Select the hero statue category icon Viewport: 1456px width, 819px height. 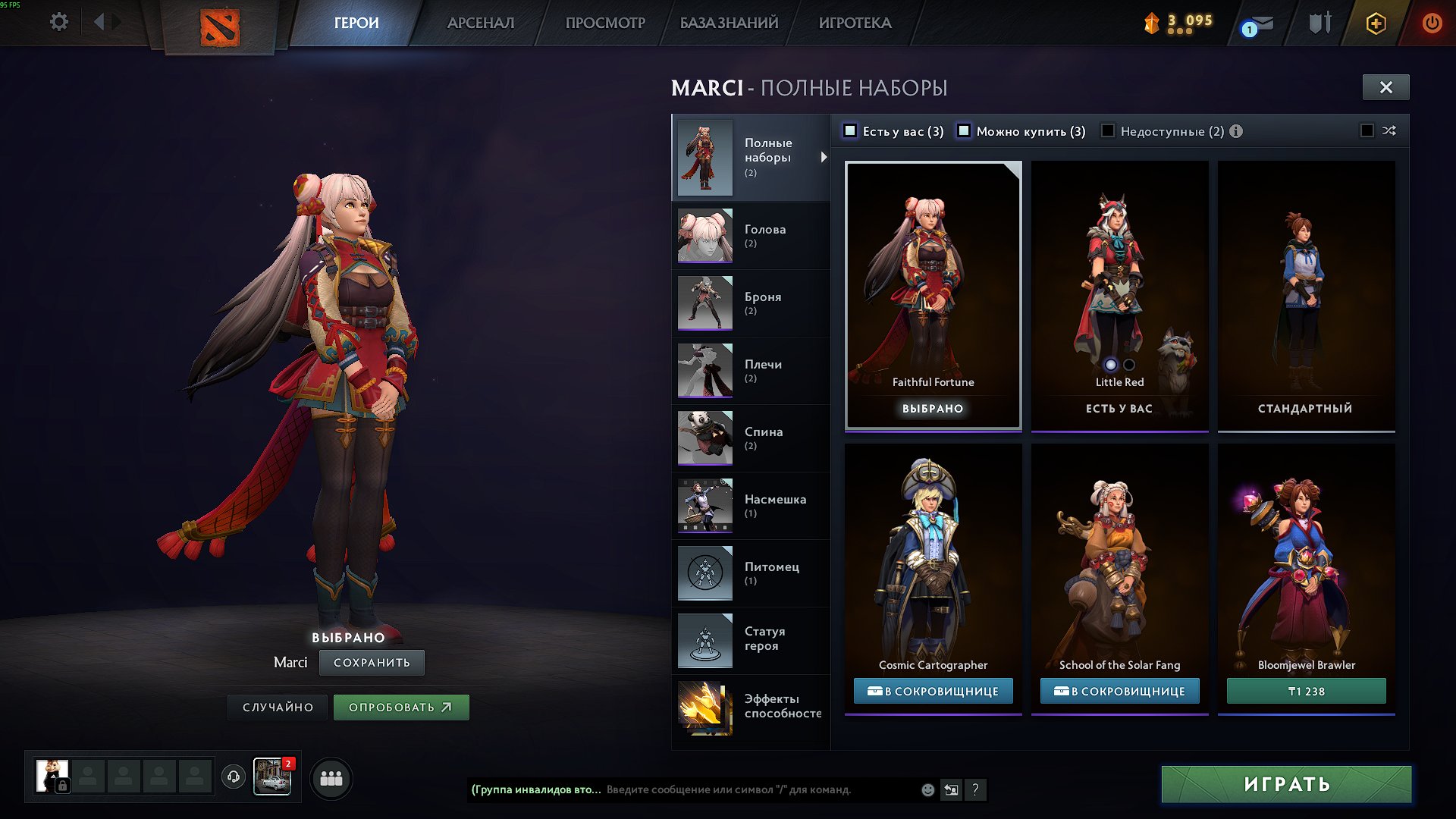[704, 640]
